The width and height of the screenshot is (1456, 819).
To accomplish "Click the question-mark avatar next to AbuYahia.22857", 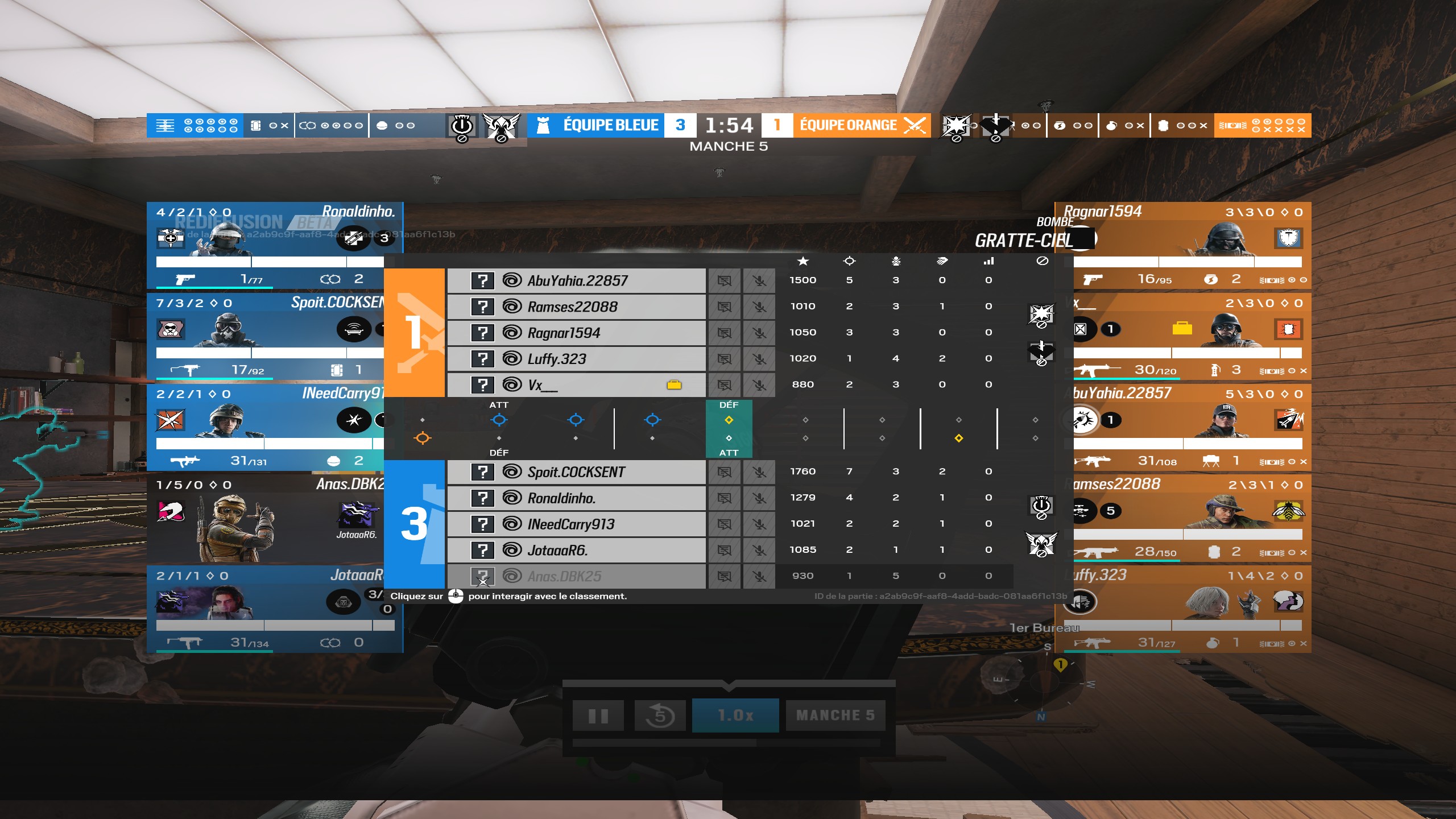I will [483, 280].
